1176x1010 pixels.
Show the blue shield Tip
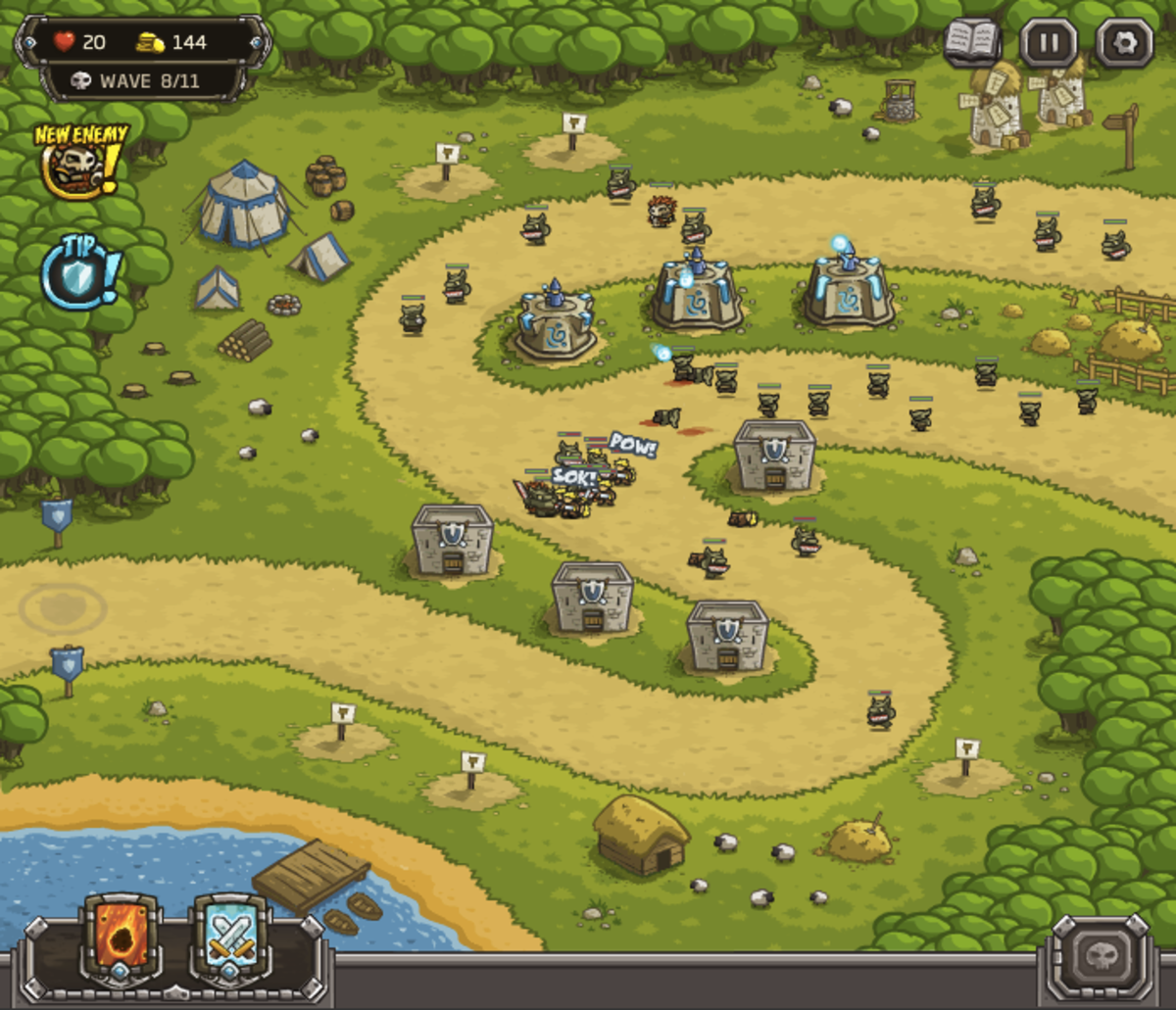pos(80,274)
